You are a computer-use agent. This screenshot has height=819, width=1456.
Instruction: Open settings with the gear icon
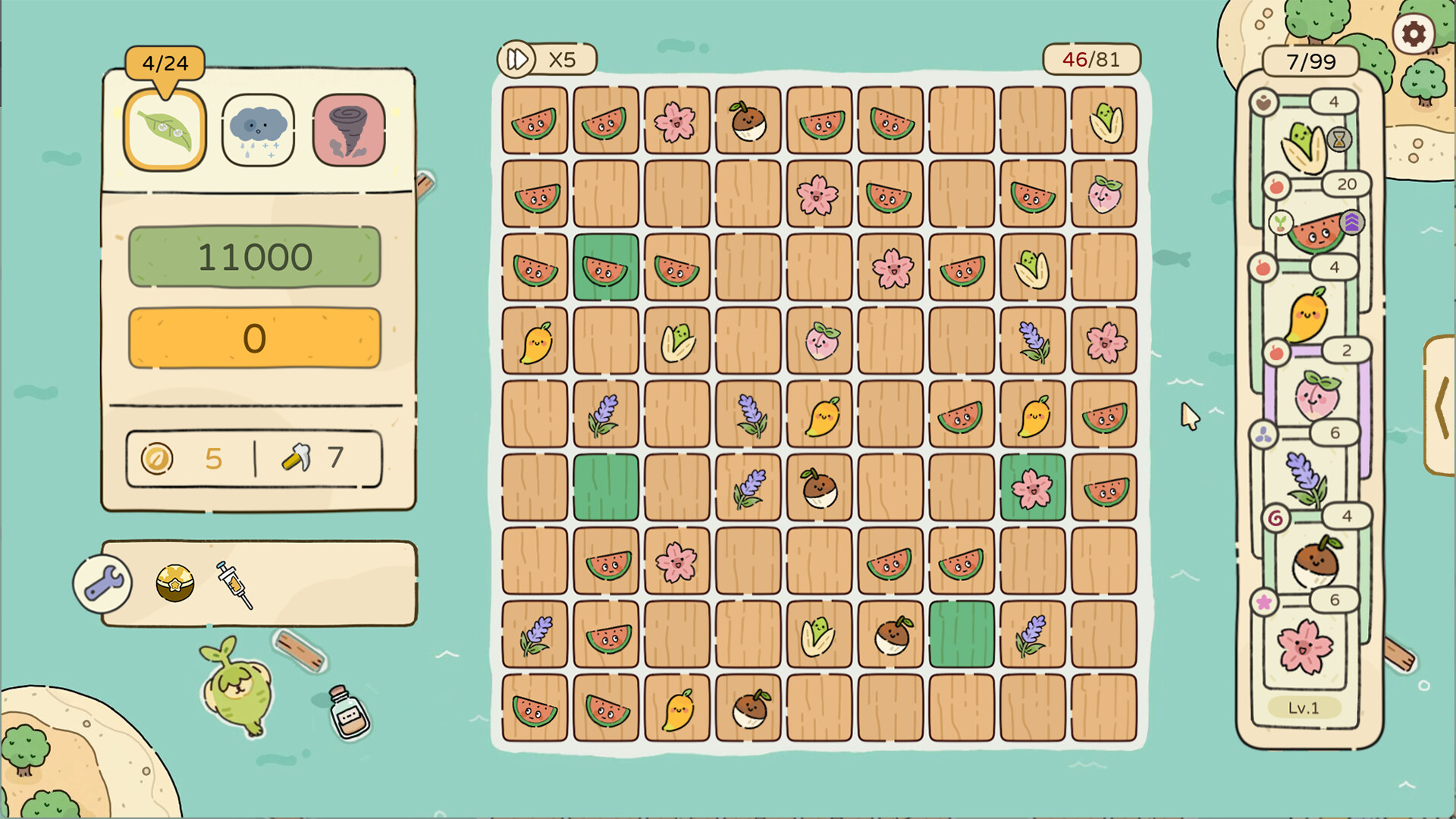tap(1413, 34)
